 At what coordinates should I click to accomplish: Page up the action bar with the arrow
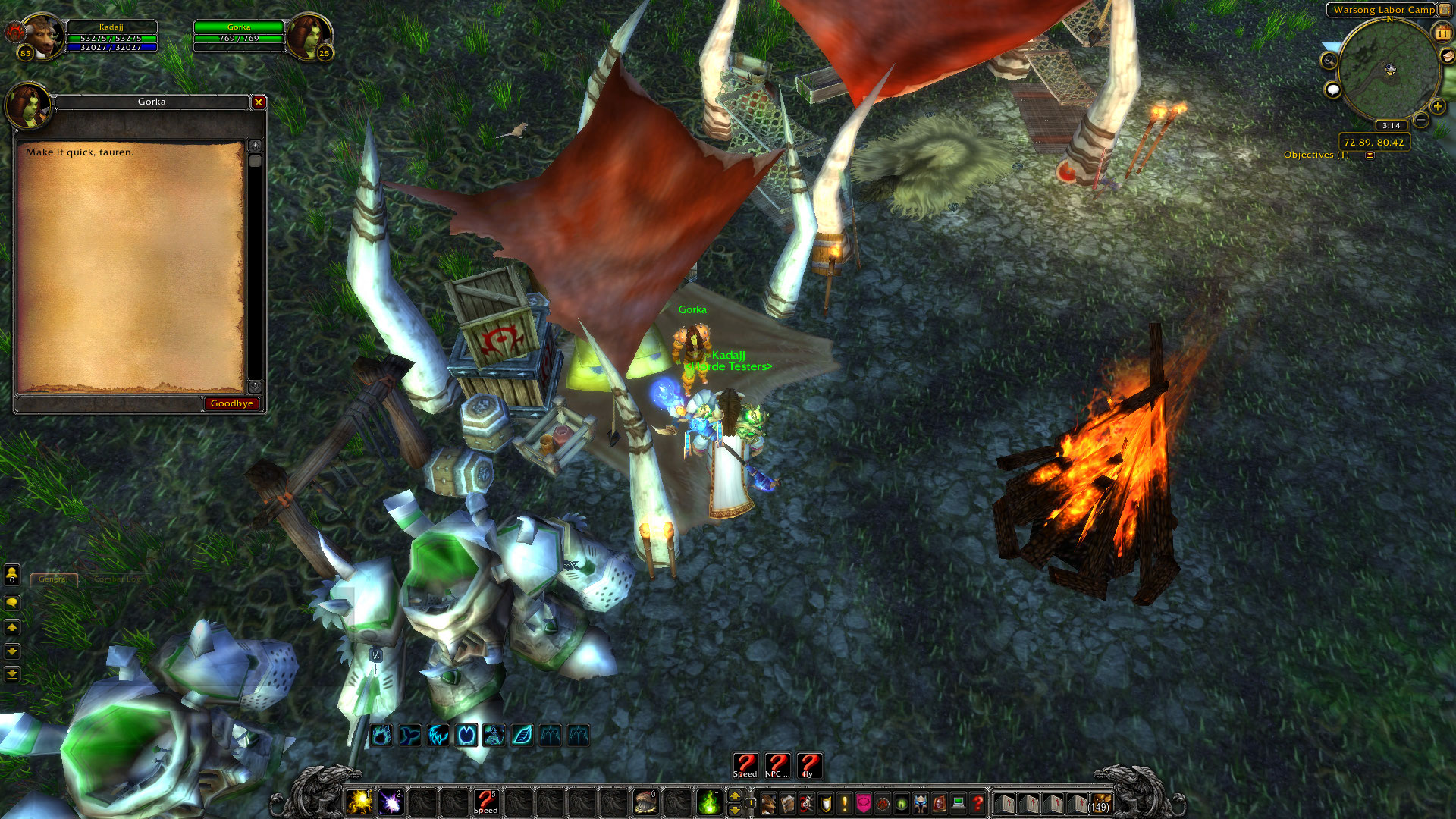[x=734, y=795]
